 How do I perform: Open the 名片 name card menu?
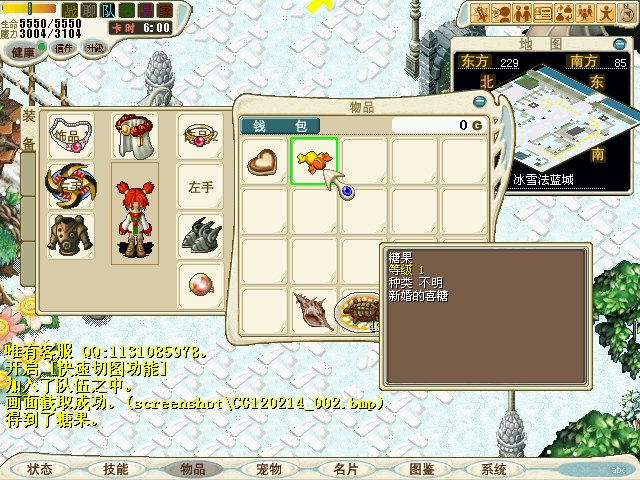345,469
